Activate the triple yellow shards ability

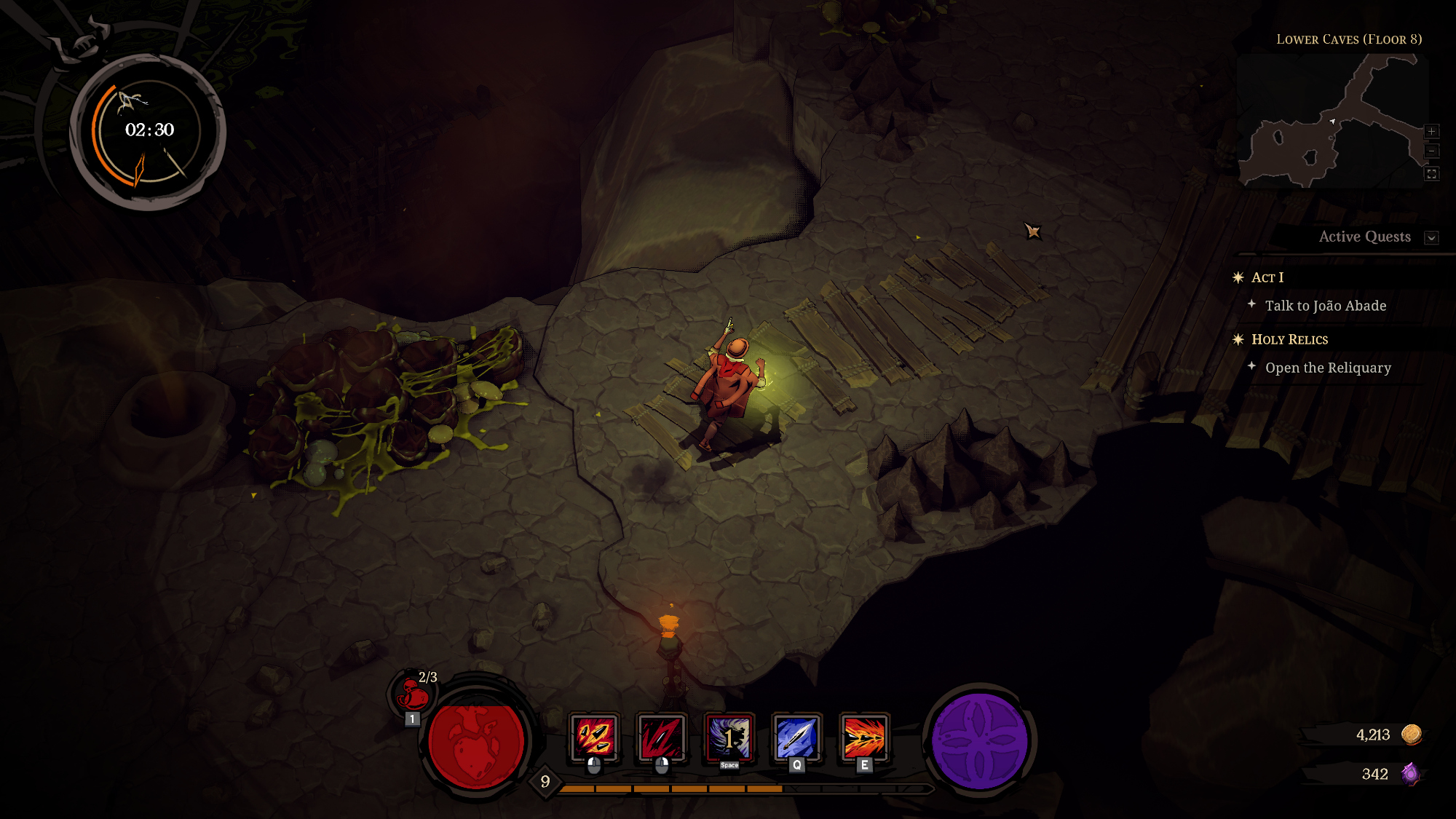594,737
